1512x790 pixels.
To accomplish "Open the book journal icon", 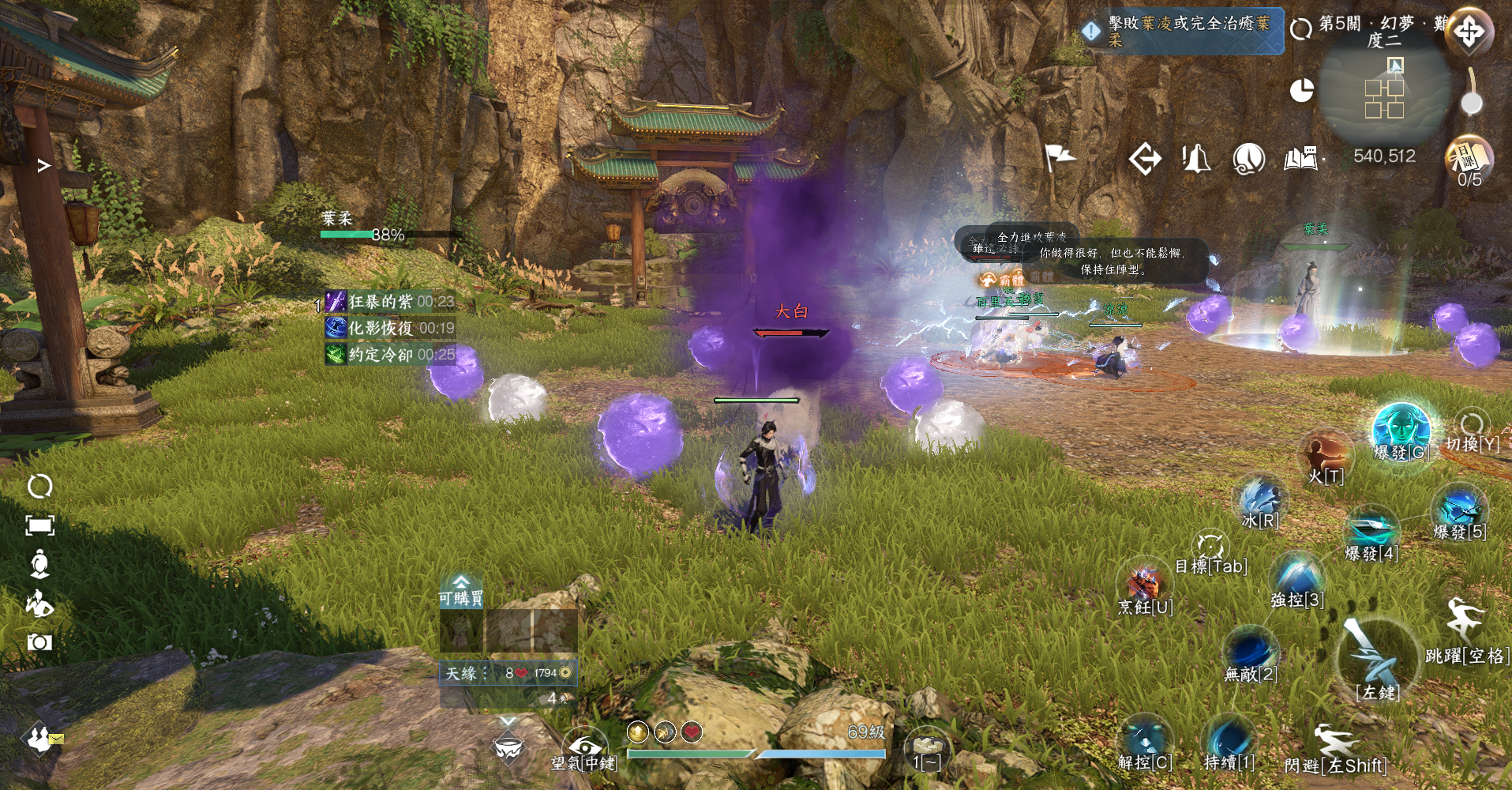I will [x=1301, y=159].
